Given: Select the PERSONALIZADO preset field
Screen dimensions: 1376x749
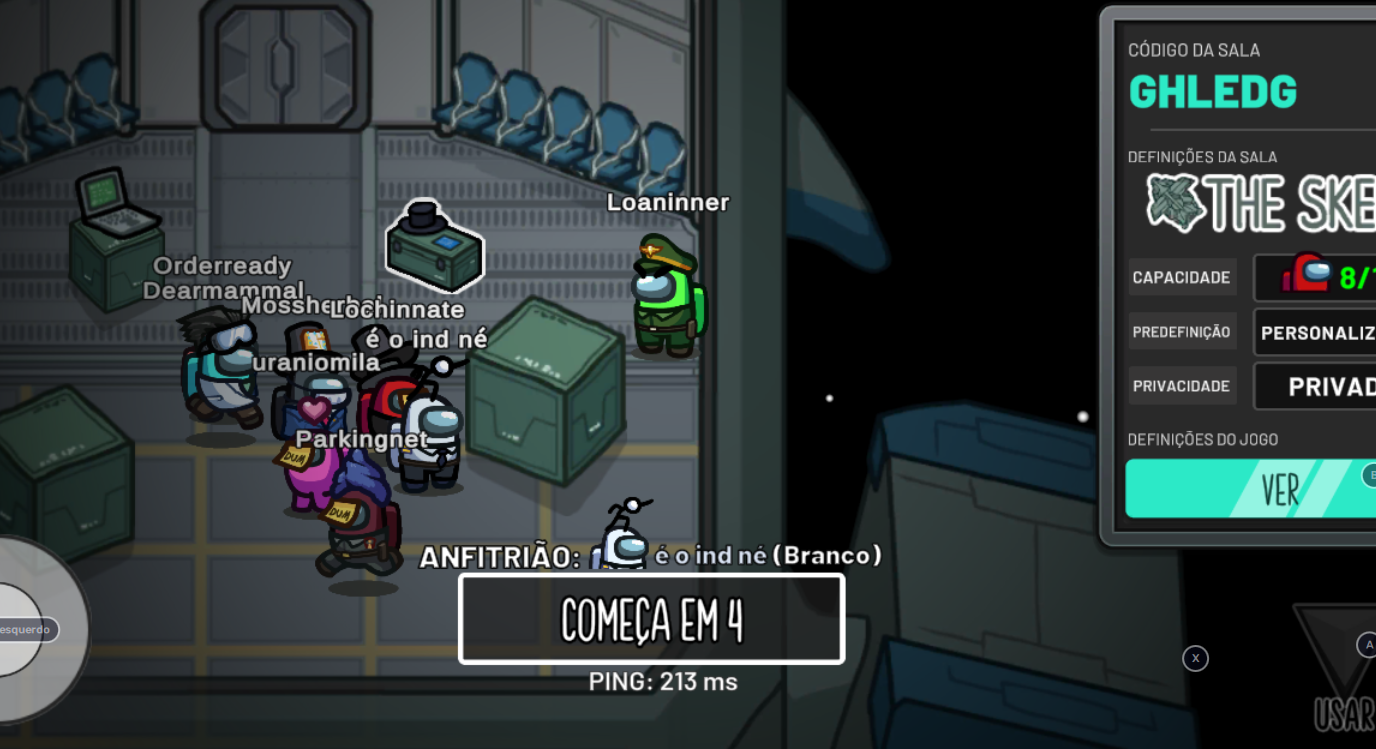Looking at the screenshot, I should coord(1316,333).
